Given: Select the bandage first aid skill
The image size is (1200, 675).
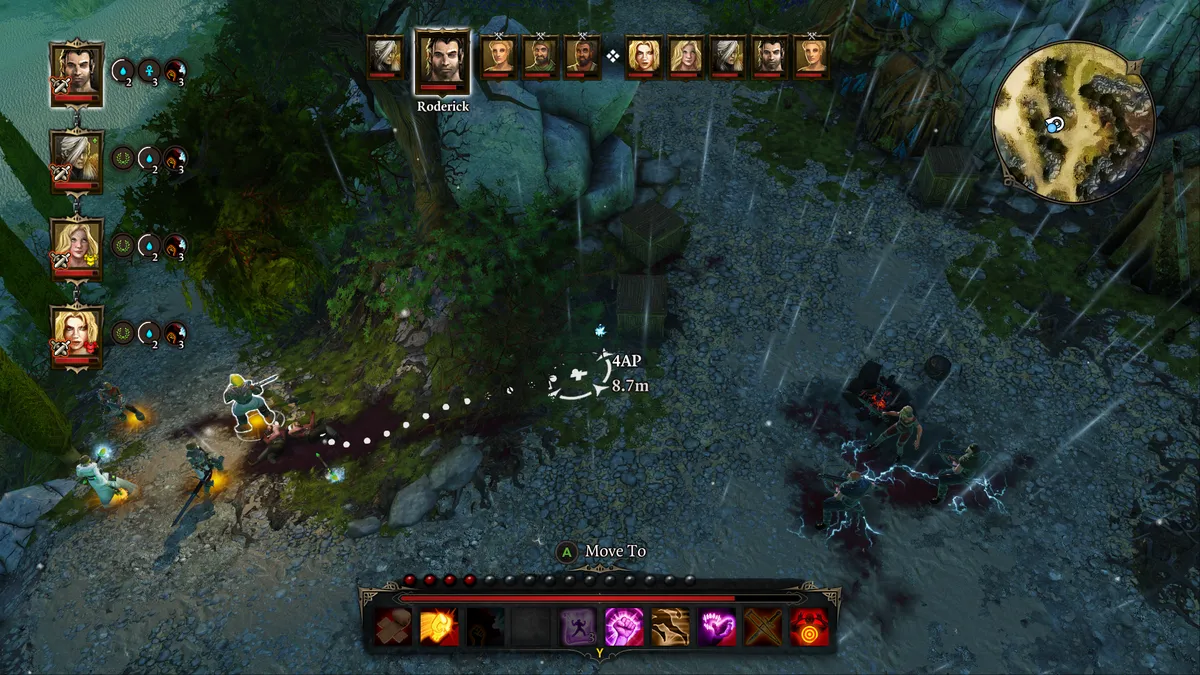Looking at the screenshot, I should (393, 627).
